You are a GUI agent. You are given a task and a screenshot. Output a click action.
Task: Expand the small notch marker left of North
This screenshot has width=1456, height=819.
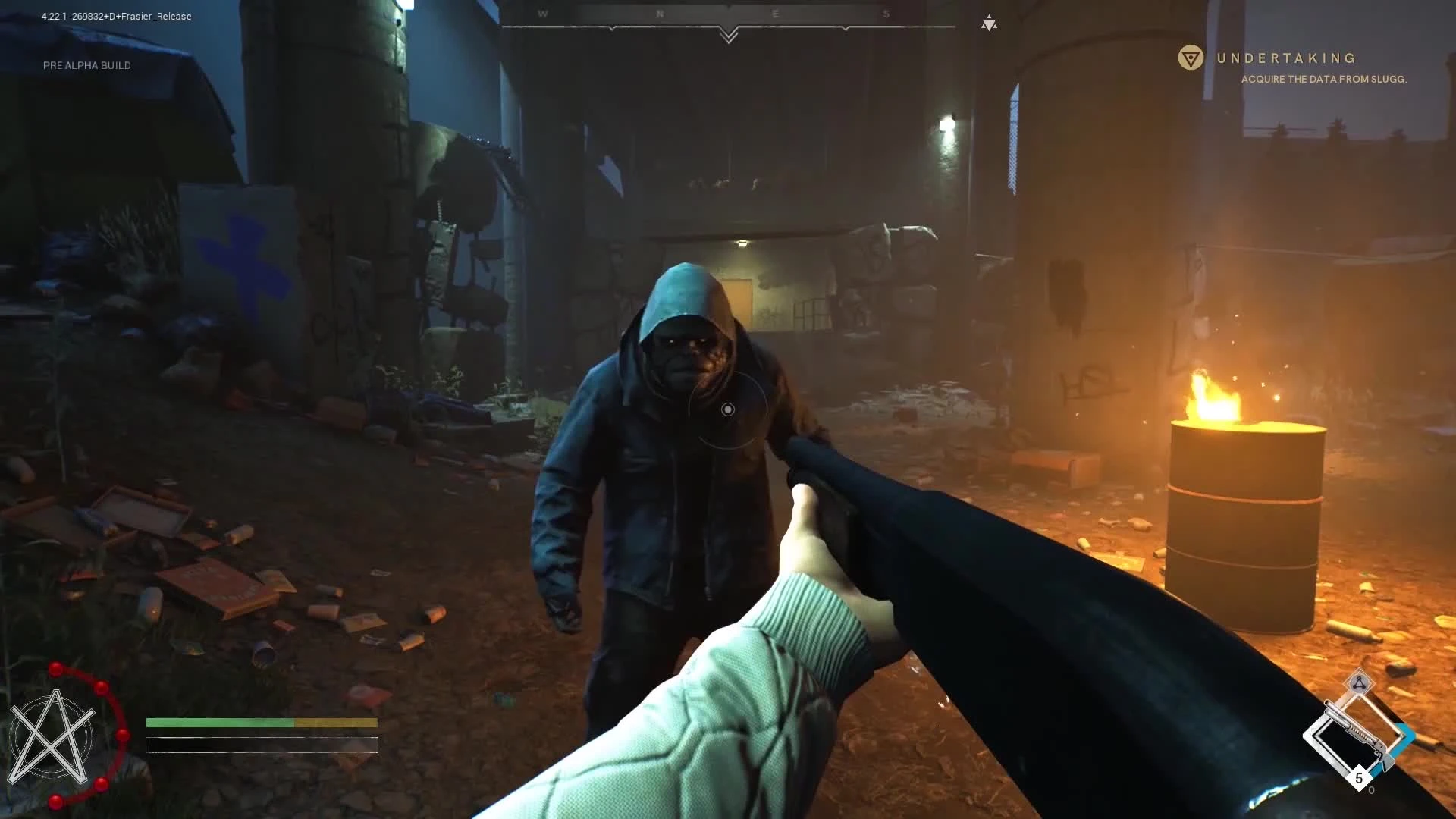[x=612, y=29]
